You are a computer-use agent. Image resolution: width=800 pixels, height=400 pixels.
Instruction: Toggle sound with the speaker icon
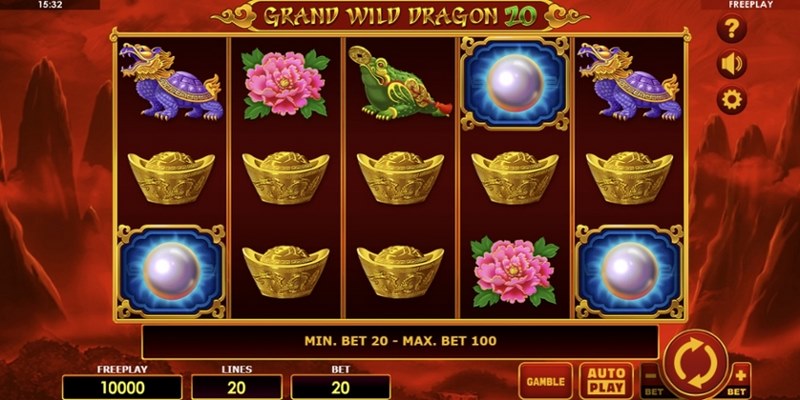click(x=733, y=64)
